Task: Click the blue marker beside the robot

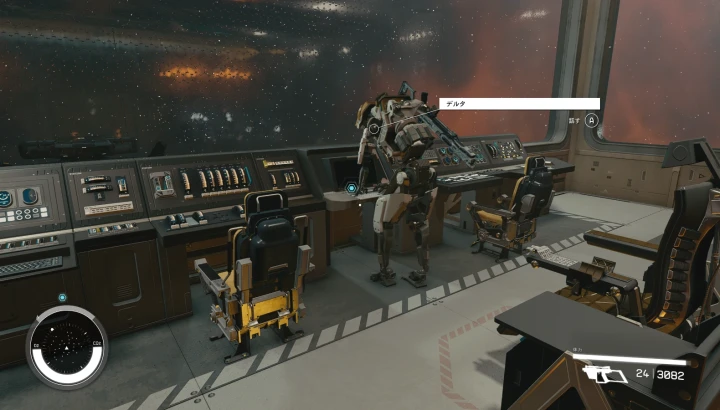Action: coord(352,187)
